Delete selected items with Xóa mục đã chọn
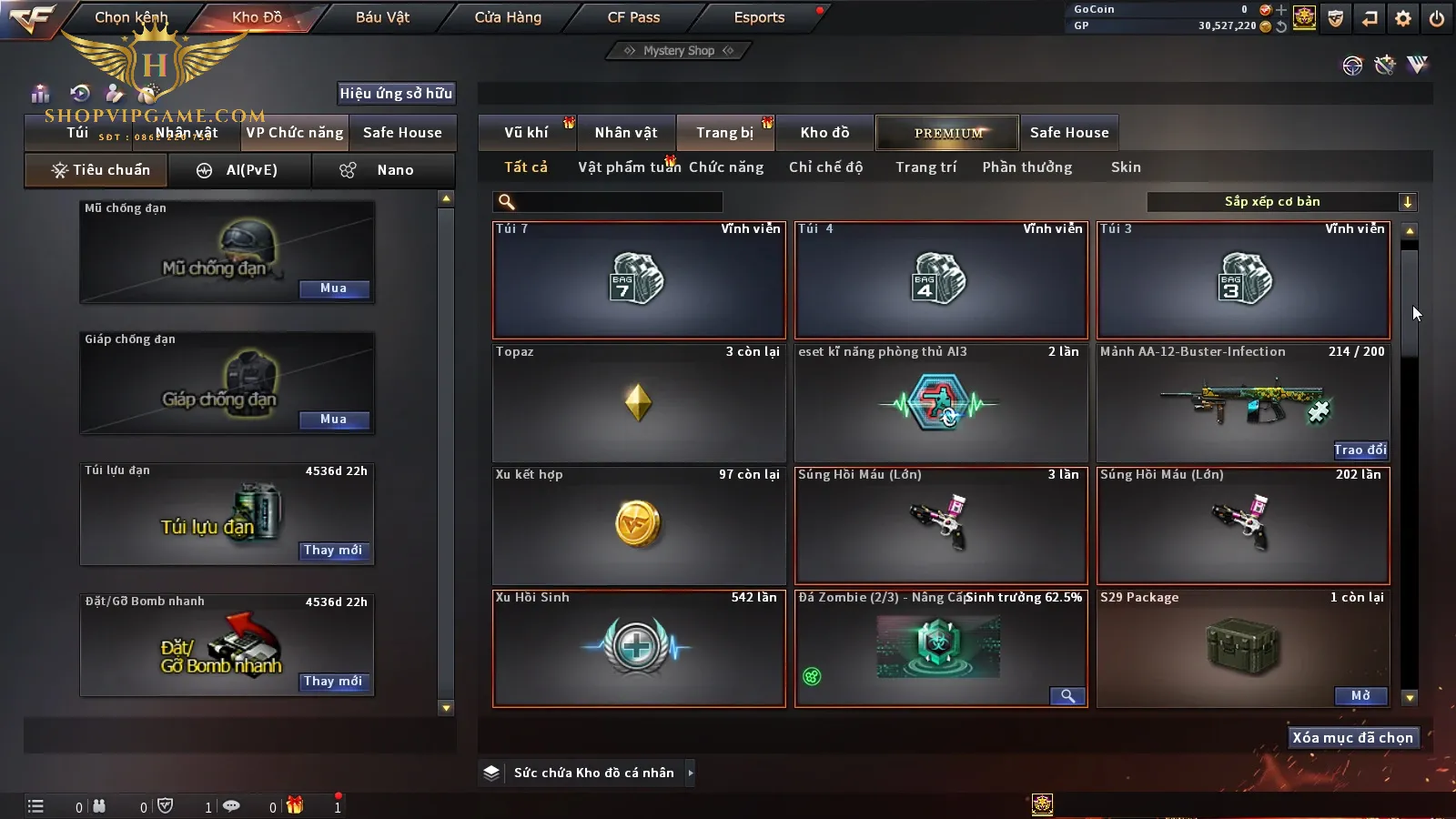1456x819 pixels. tap(1352, 738)
